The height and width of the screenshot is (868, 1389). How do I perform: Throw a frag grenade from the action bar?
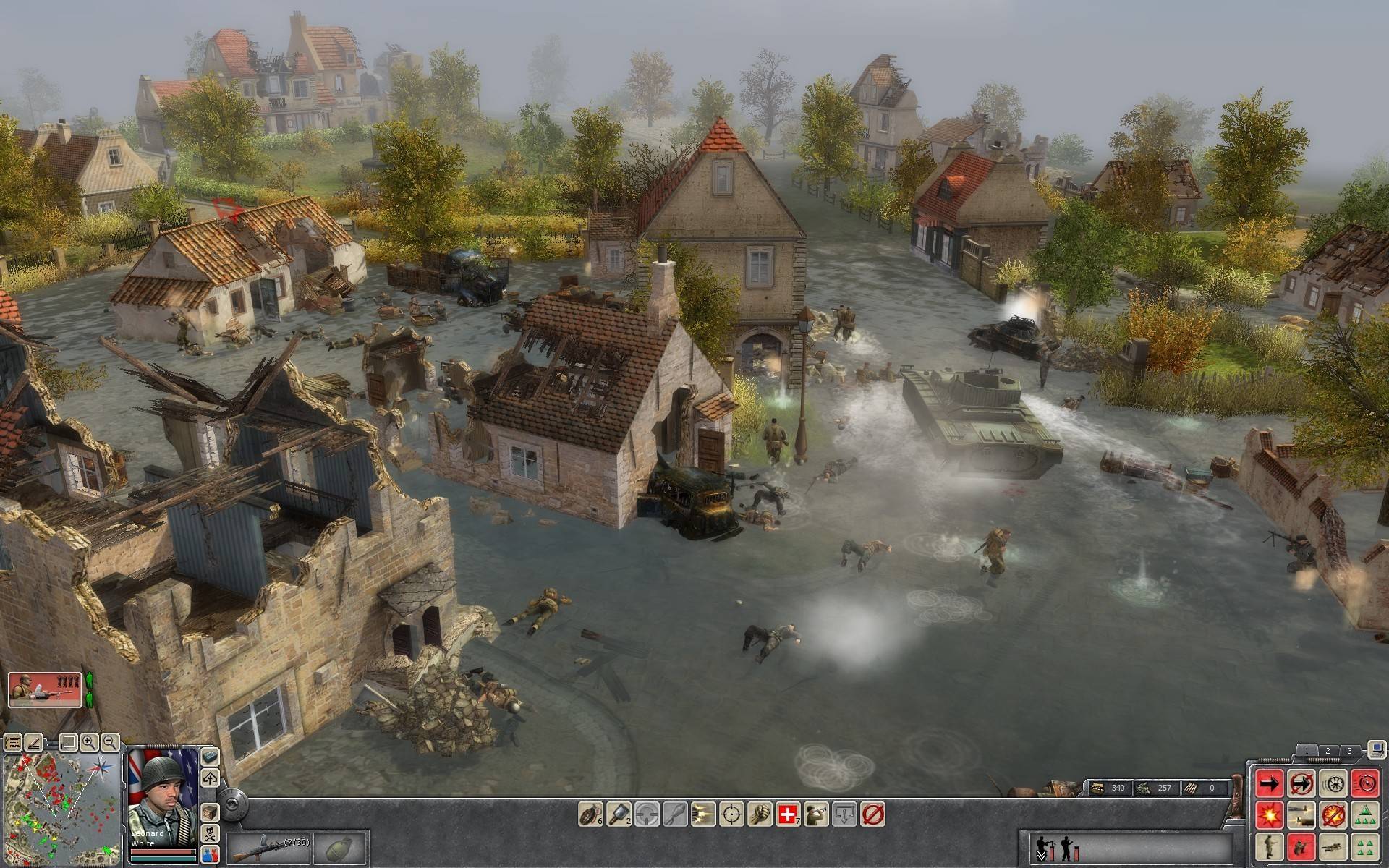(590, 814)
